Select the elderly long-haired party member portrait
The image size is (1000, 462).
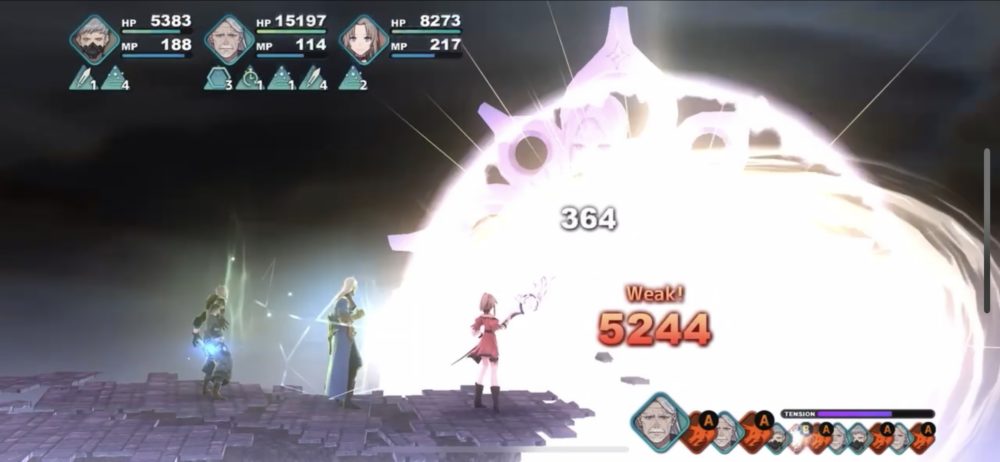point(229,39)
